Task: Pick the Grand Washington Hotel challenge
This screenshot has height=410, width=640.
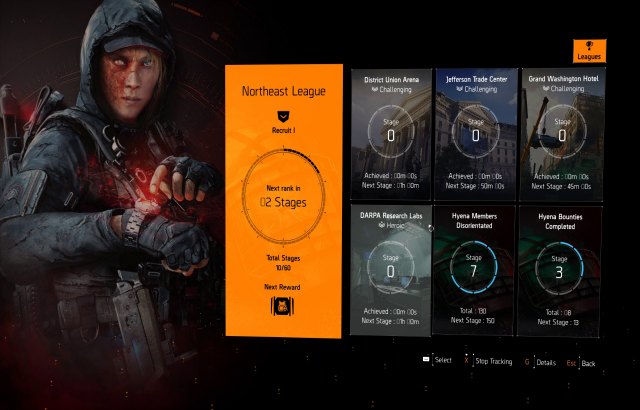Action: pyautogui.click(x=560, y=132)
